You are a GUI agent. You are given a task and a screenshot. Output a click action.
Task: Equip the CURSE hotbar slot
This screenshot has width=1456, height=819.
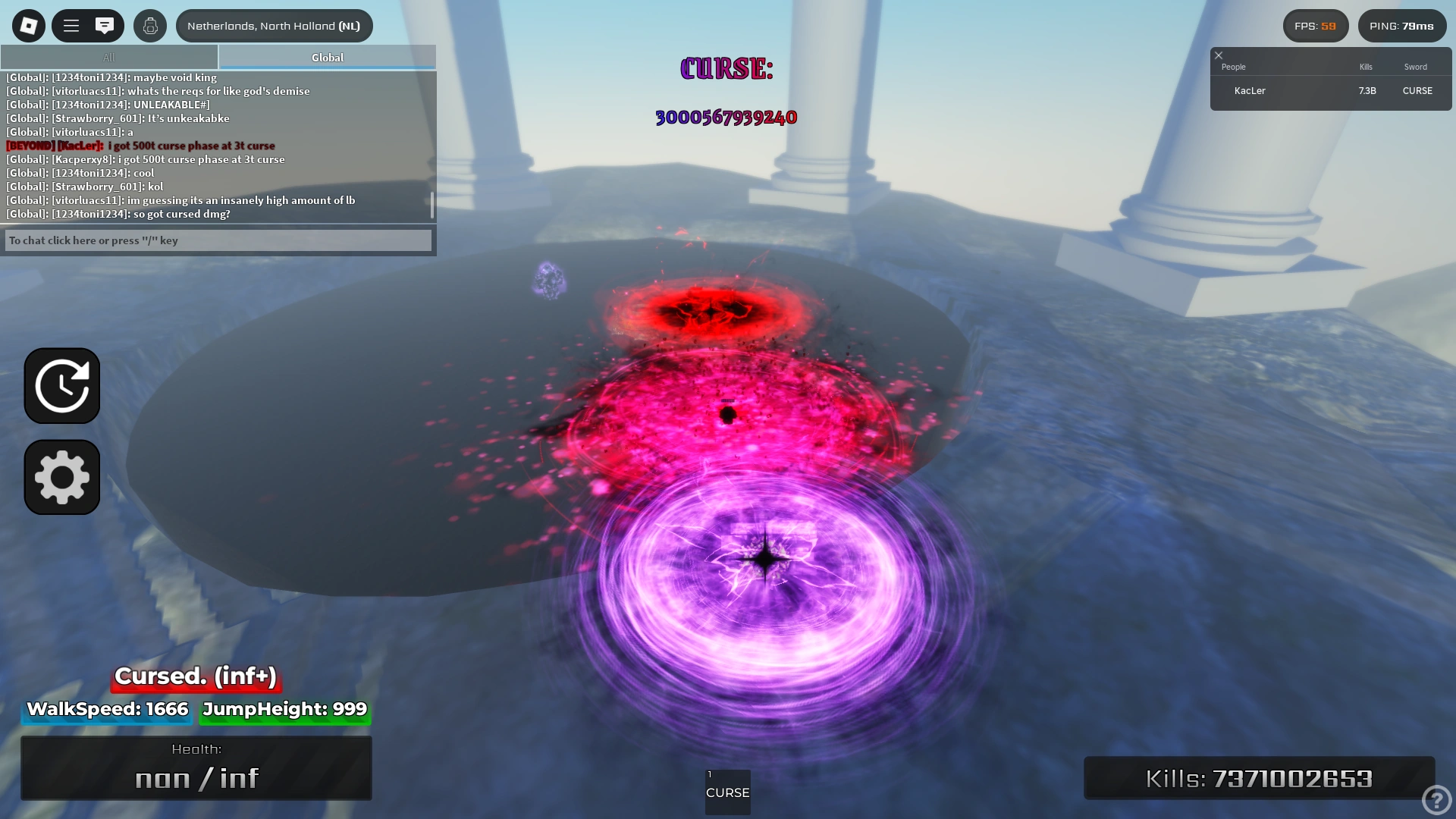coord(727,792)
